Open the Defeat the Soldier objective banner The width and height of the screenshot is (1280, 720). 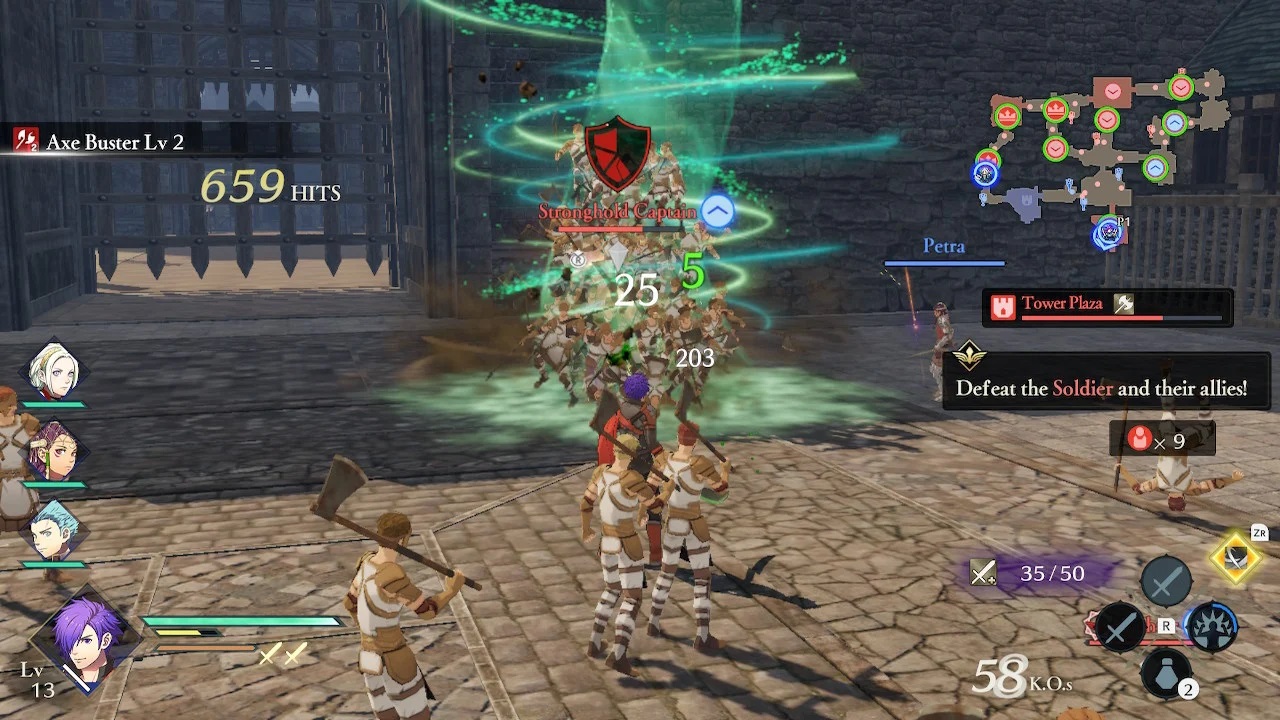[1106, 386]
